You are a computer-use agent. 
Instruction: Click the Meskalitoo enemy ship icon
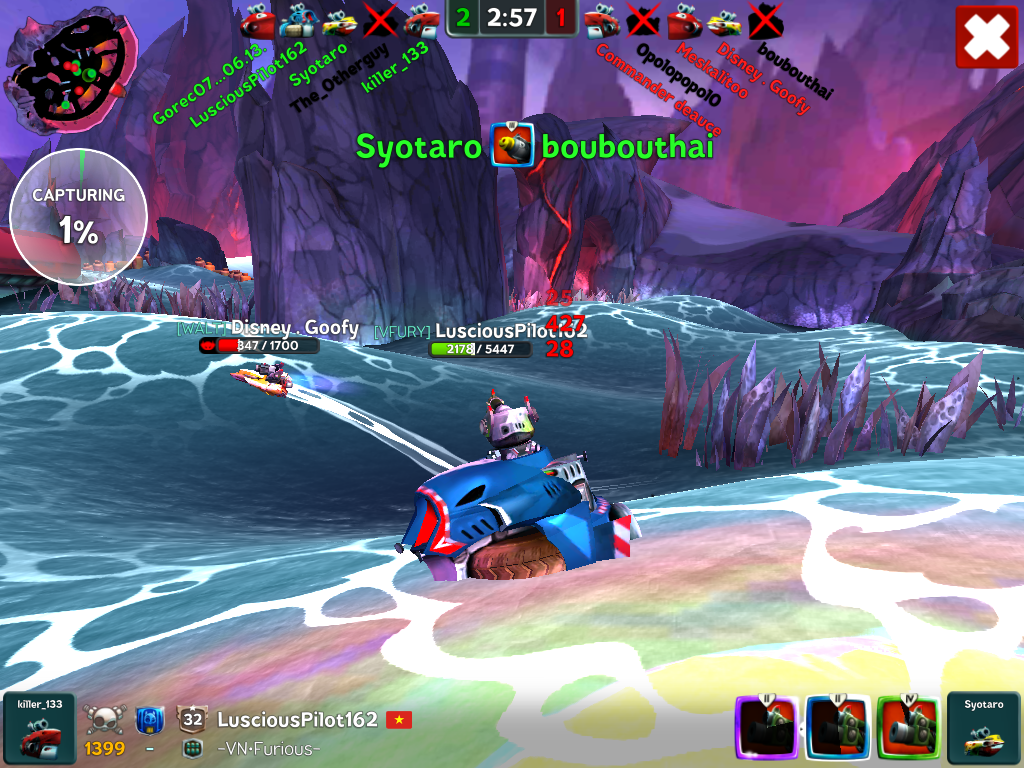point(684,19)
